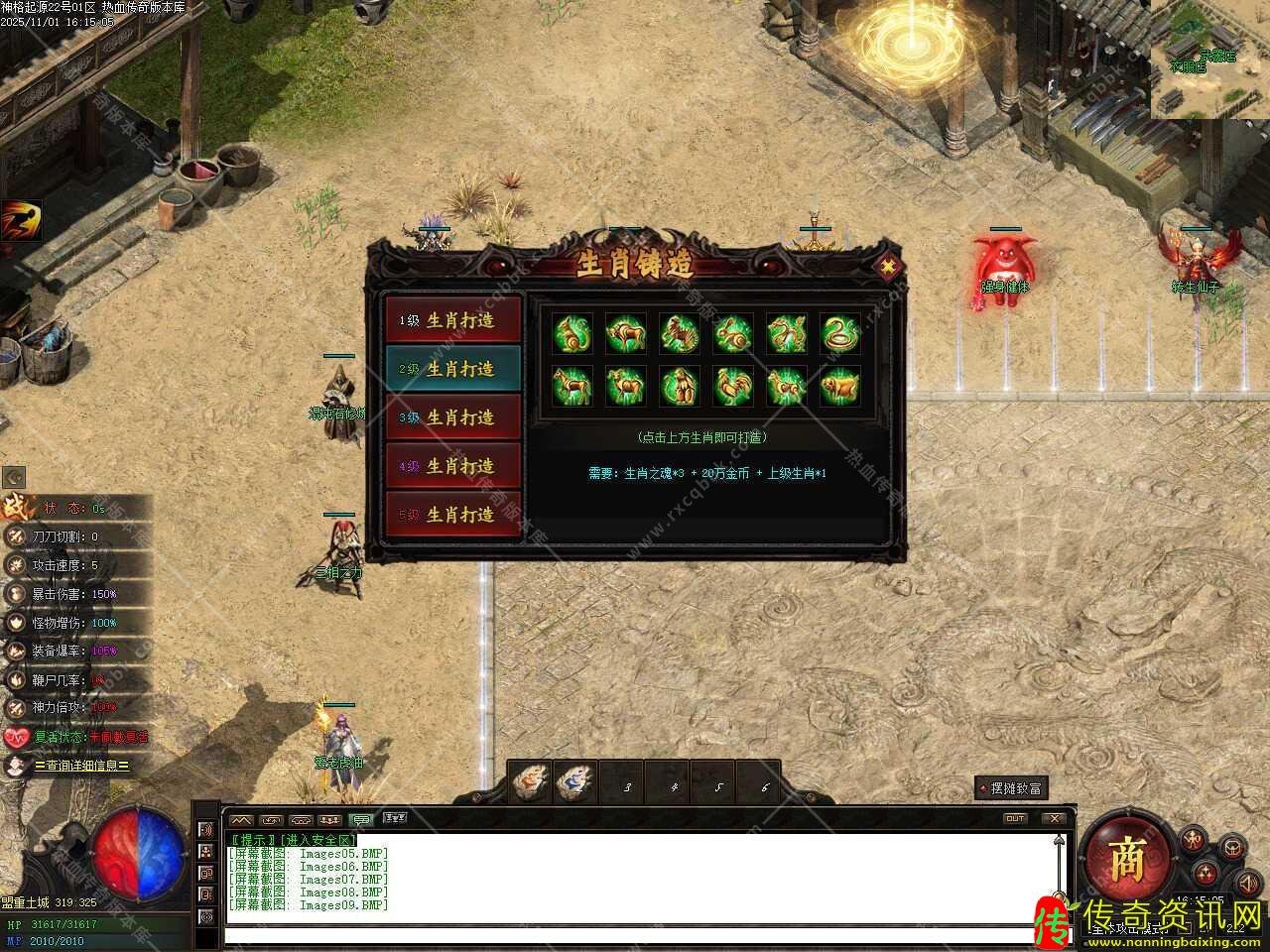Switch to 2级 生肖打造 tab
1270x952 pixels.
(x=453, y=369)
